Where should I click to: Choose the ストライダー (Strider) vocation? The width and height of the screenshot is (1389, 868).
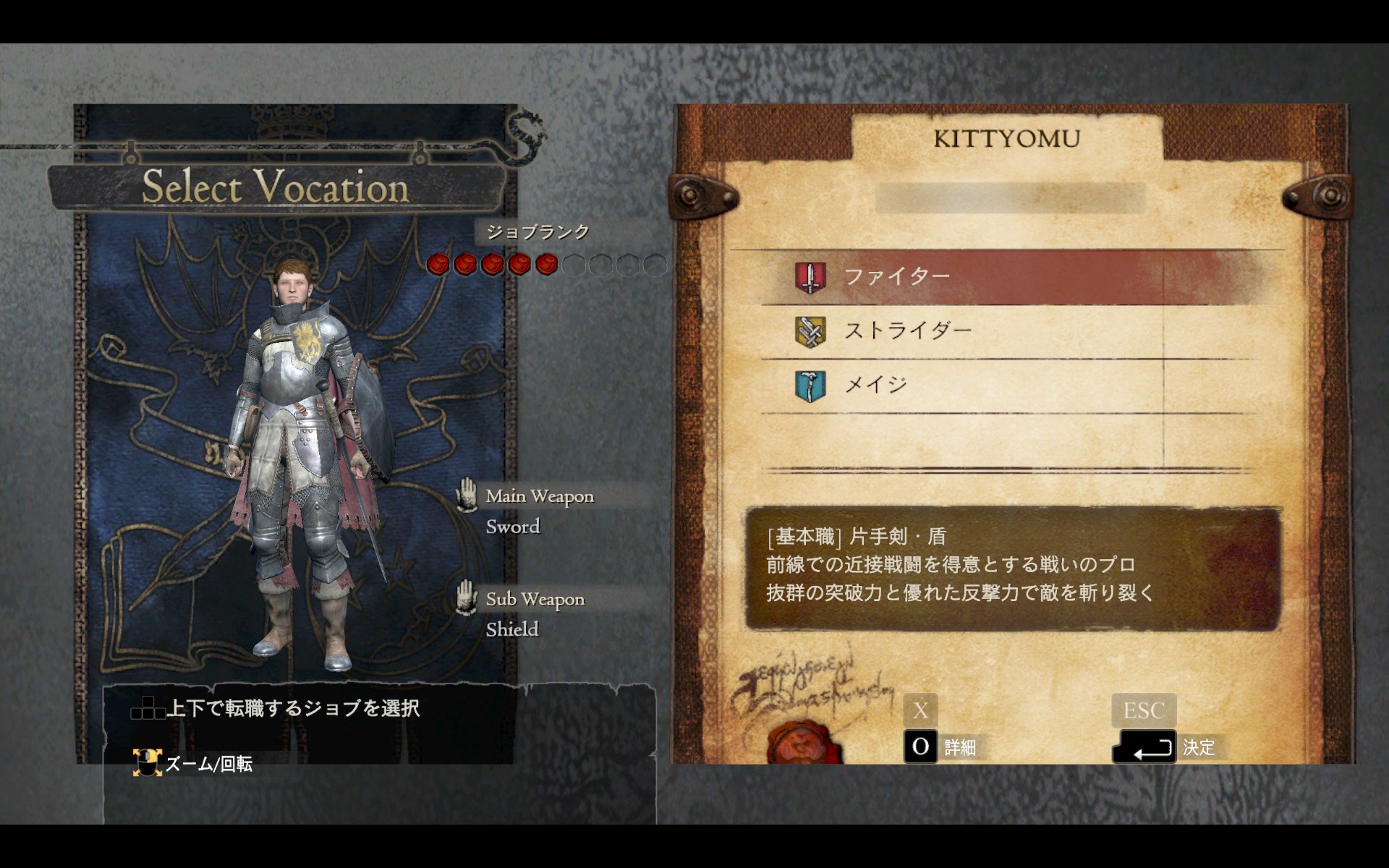coord(907,331)
